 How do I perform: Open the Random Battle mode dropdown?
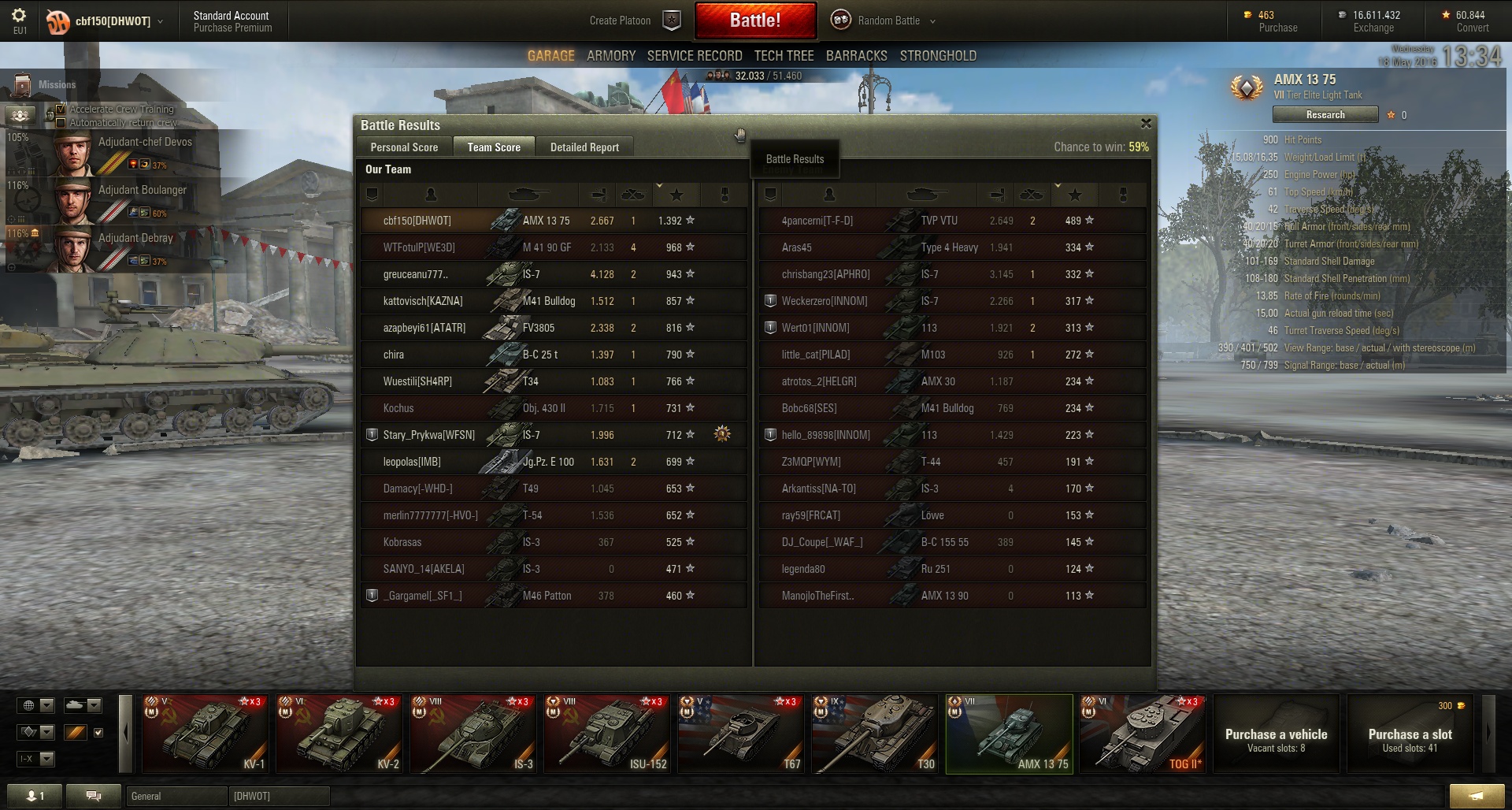[888, 20]
